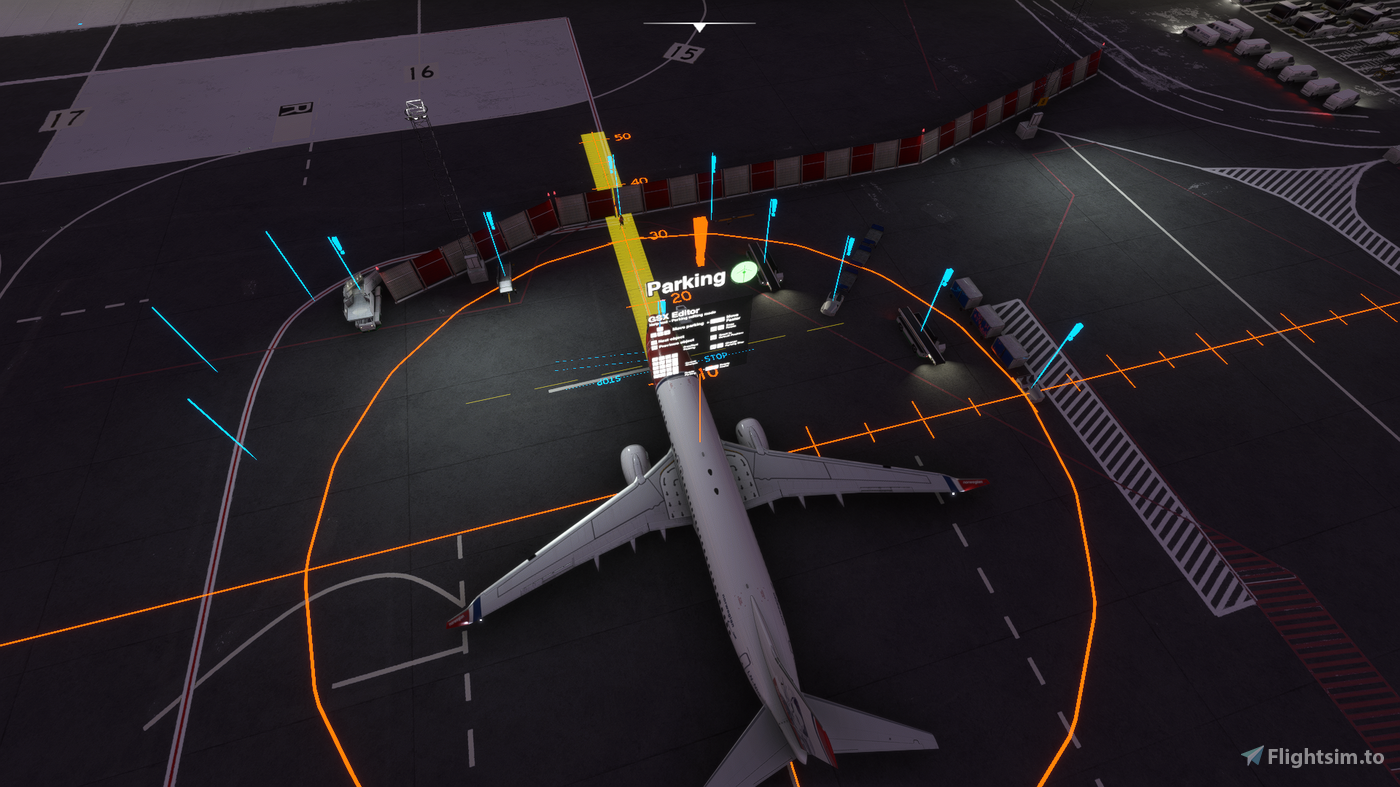1400x787 pixels.
Task: Select the cyan marker beside the fuel truck
Action: tap(949, 275)
